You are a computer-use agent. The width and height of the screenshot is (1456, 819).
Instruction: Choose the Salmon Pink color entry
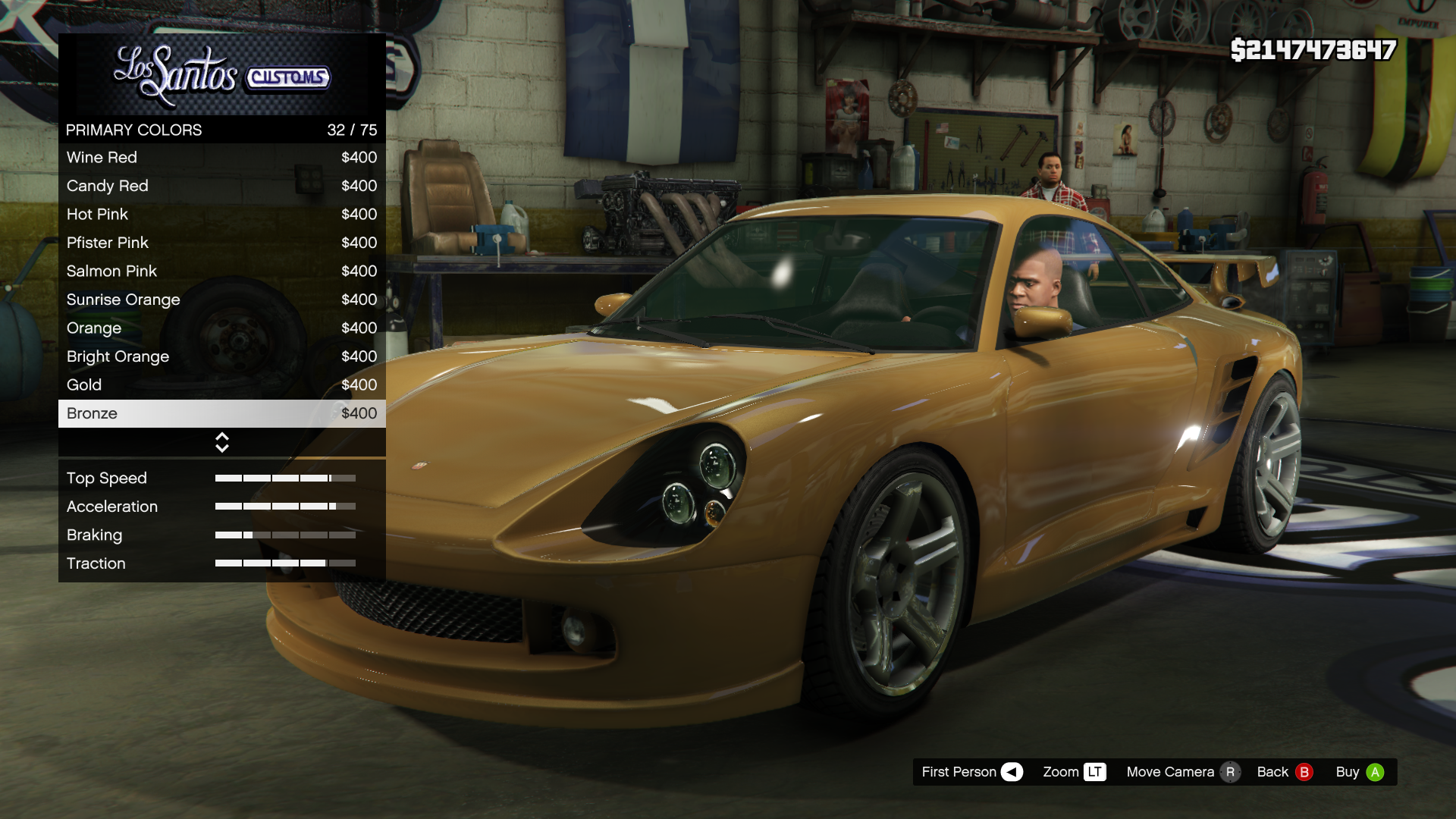pos(221,271)
